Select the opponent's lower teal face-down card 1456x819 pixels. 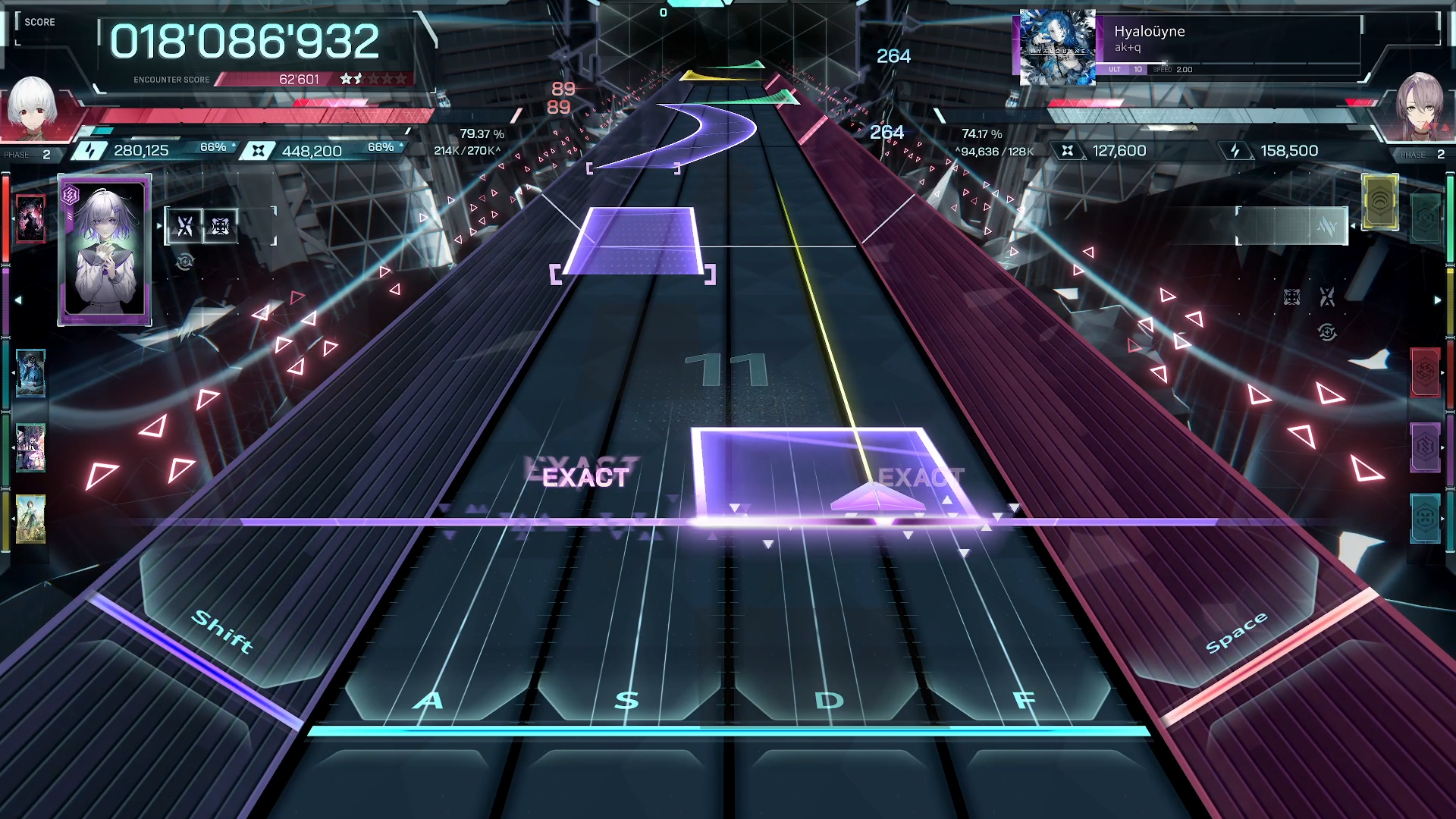click(1425, 519)
